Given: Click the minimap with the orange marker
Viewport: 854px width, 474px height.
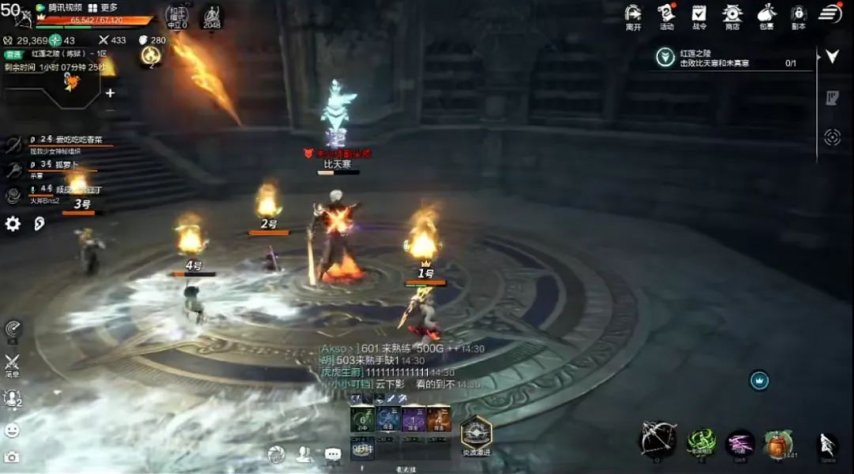Looking at the screenshot, I should 54,84.
